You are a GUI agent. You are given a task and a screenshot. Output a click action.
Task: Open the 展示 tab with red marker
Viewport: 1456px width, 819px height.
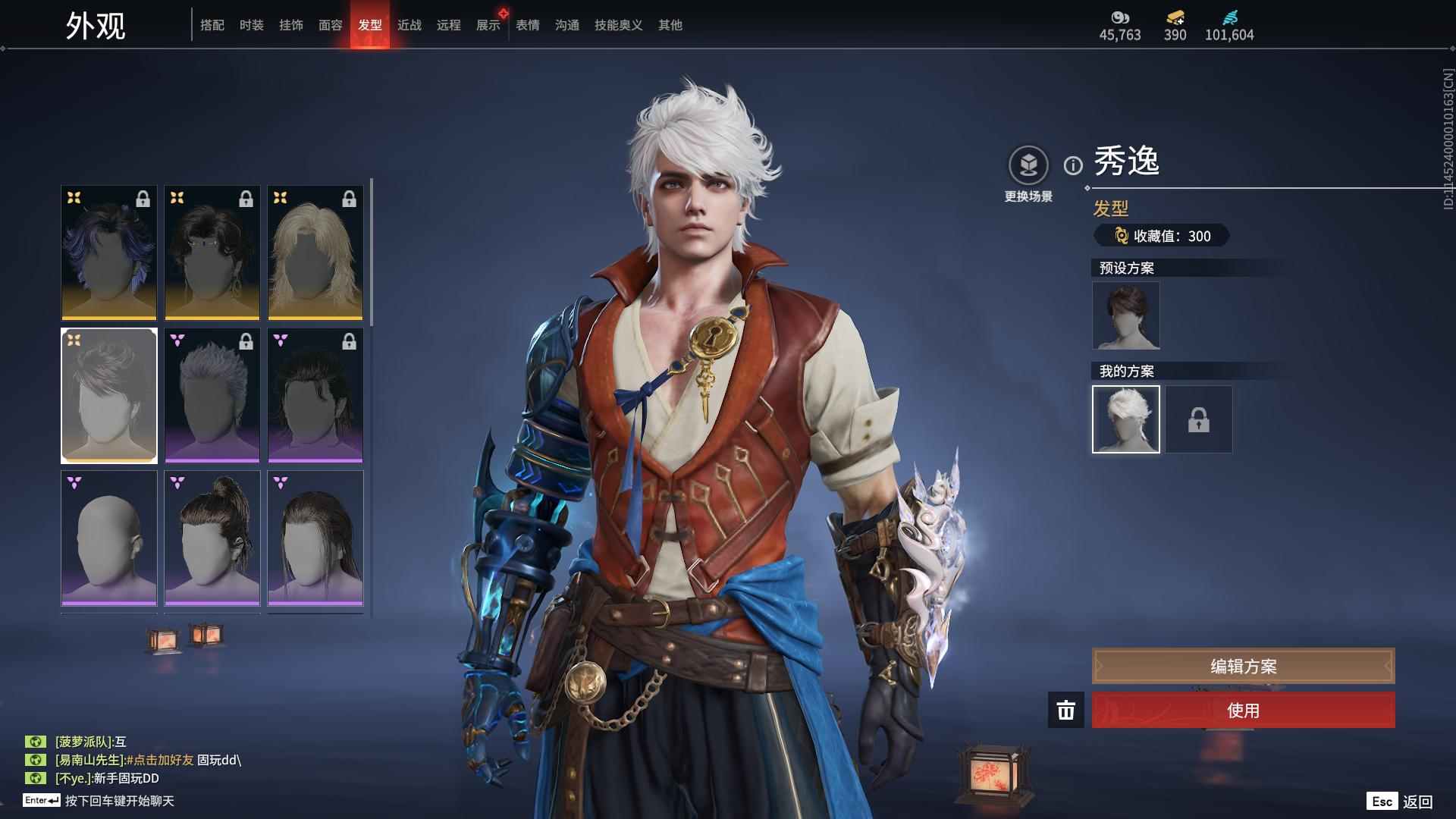[488, 25]
